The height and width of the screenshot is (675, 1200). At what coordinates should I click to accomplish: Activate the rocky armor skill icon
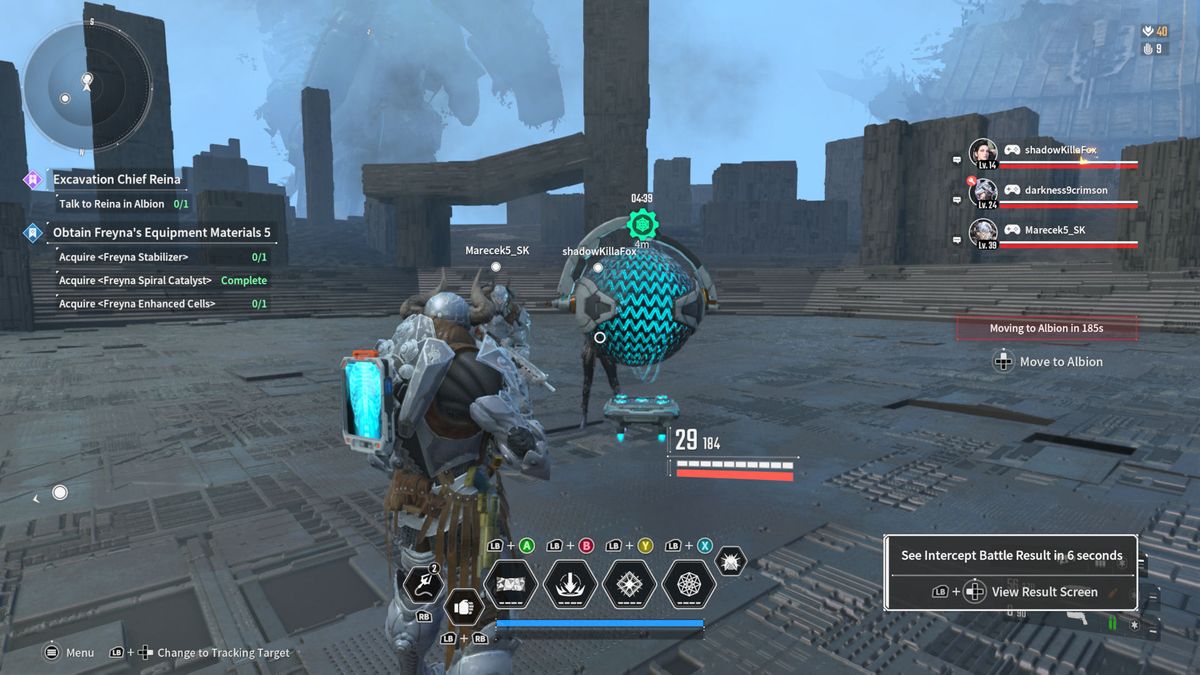(x=510, y=585)
